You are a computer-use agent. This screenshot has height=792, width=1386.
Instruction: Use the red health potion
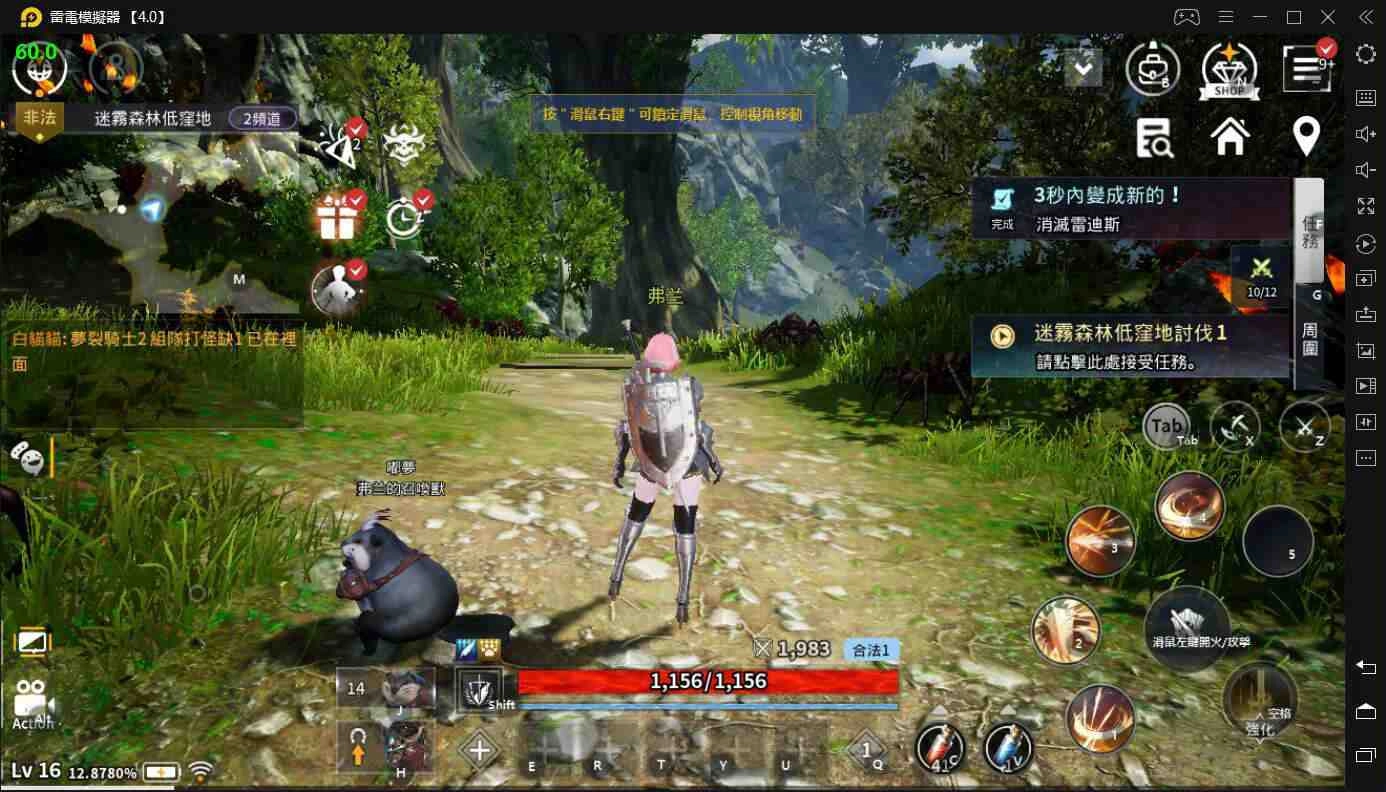click(940, 748)
